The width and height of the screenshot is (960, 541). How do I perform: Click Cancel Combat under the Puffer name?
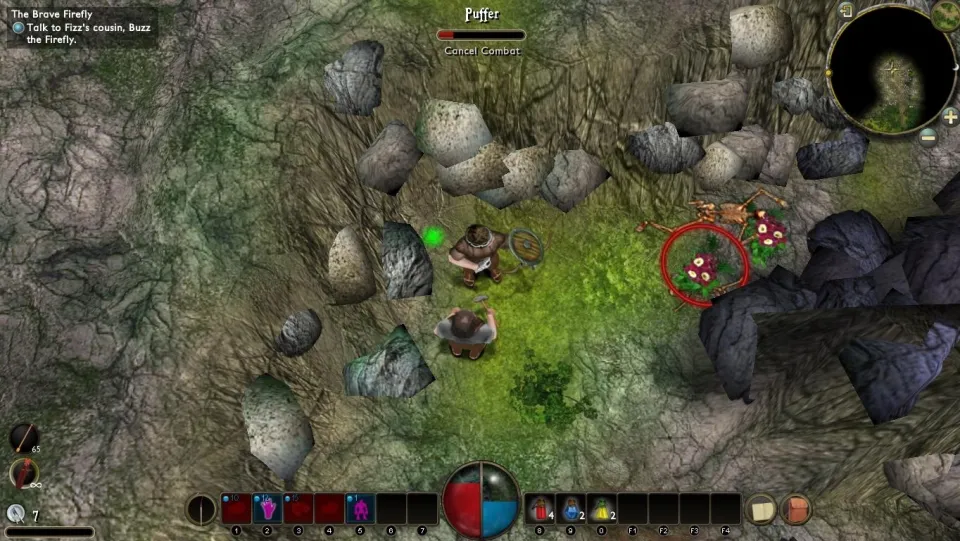point(481,51)
